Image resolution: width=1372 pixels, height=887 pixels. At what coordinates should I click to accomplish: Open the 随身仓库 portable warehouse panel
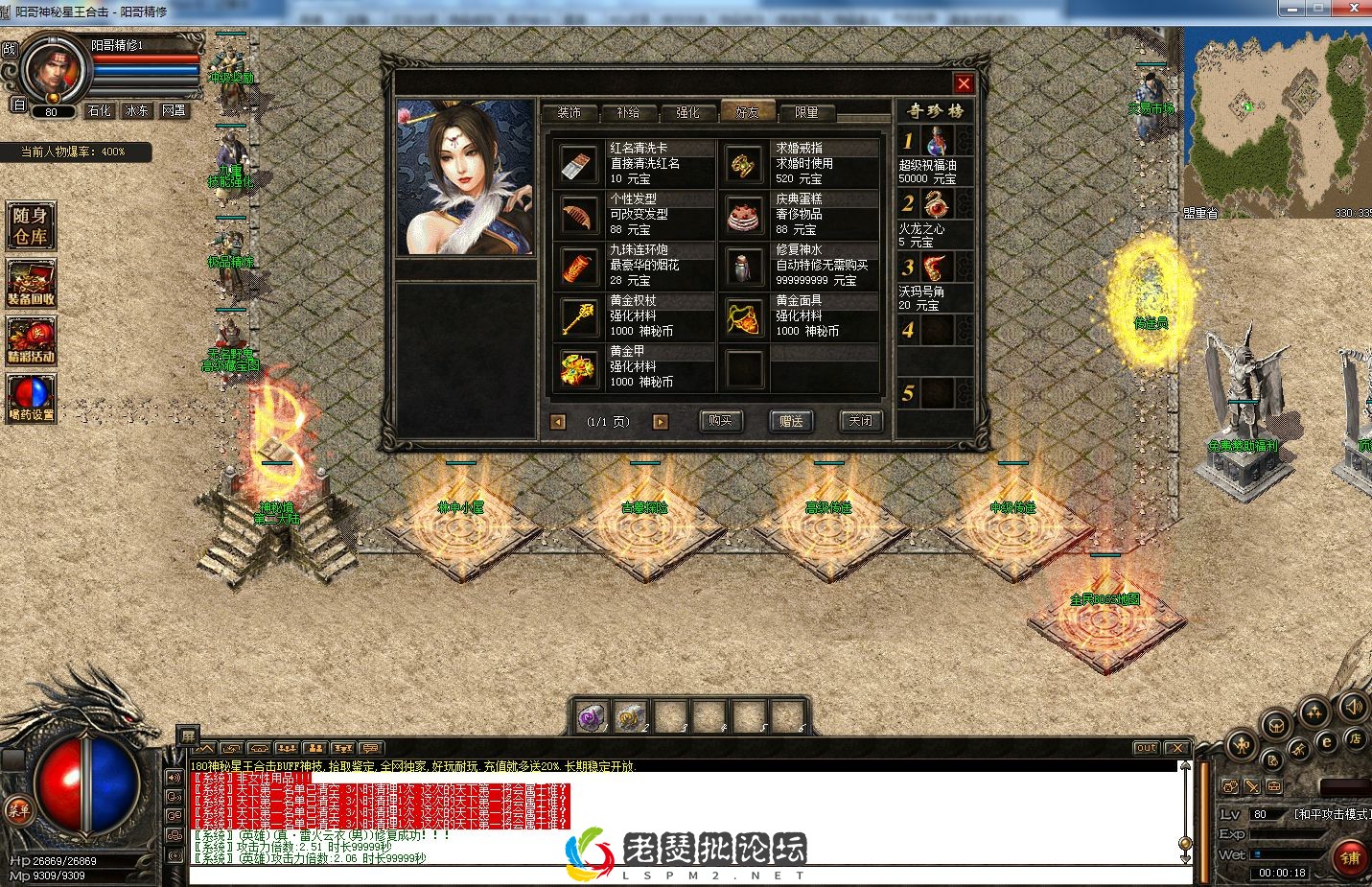click(30, 226)
